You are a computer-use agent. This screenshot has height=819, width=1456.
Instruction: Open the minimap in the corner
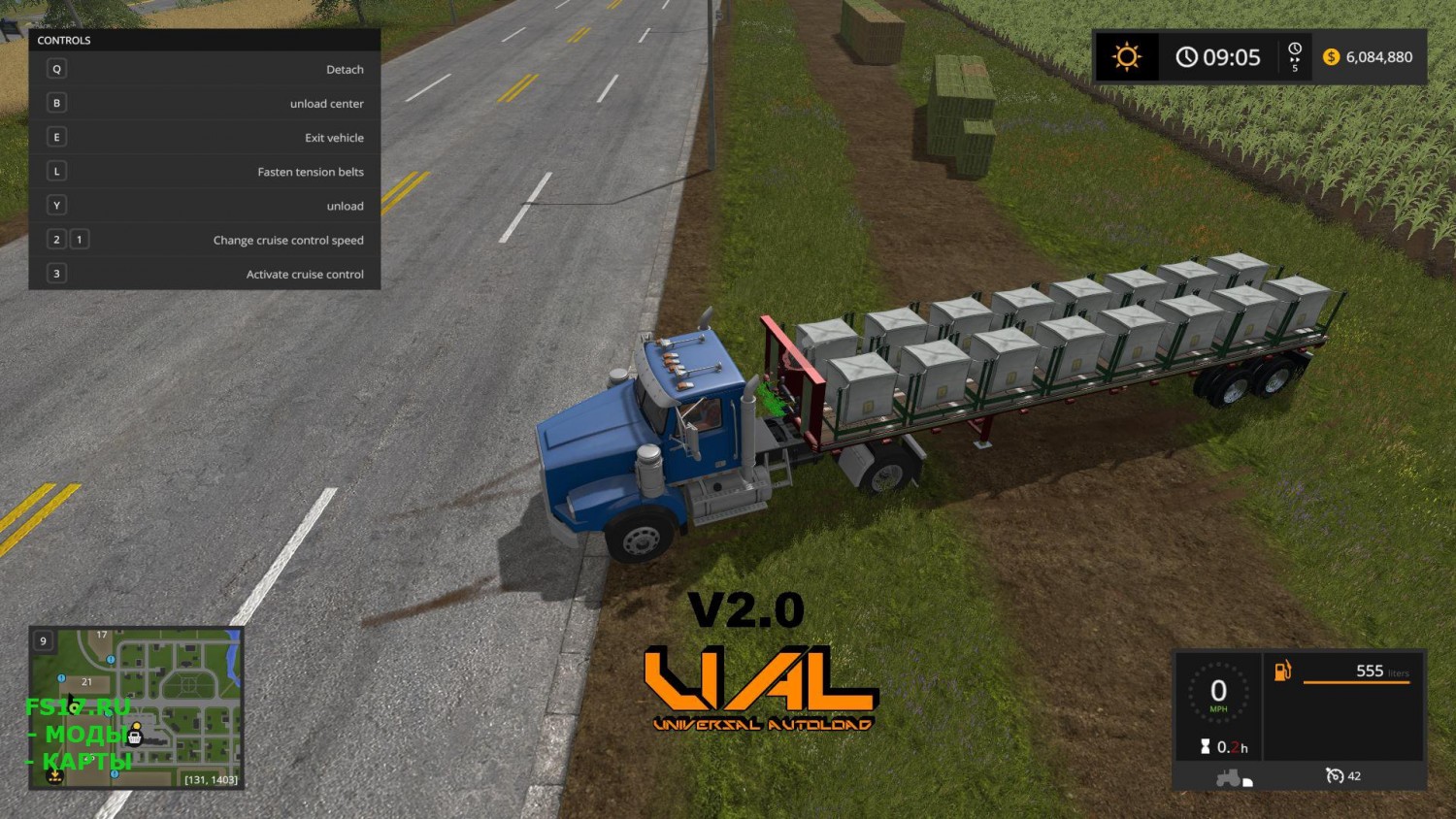click(x=136, y=707)
